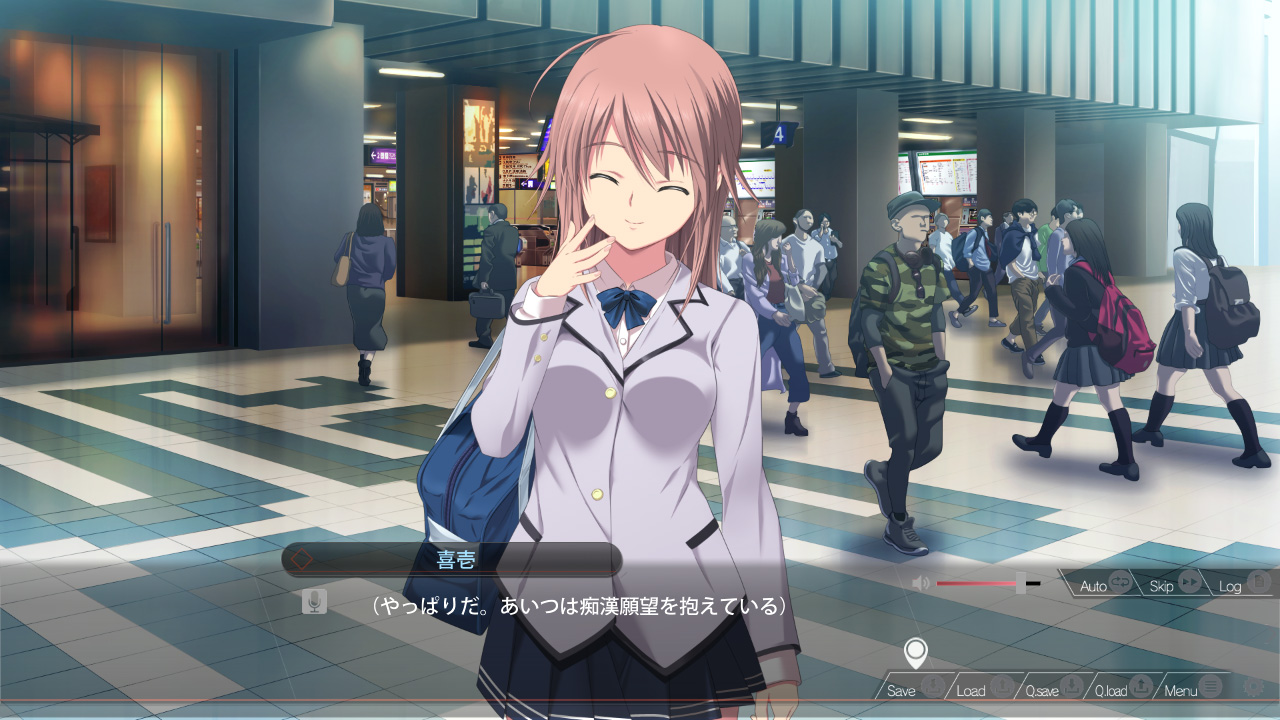
Task: Open the dialogue Log
Action: click(1242, 585)
